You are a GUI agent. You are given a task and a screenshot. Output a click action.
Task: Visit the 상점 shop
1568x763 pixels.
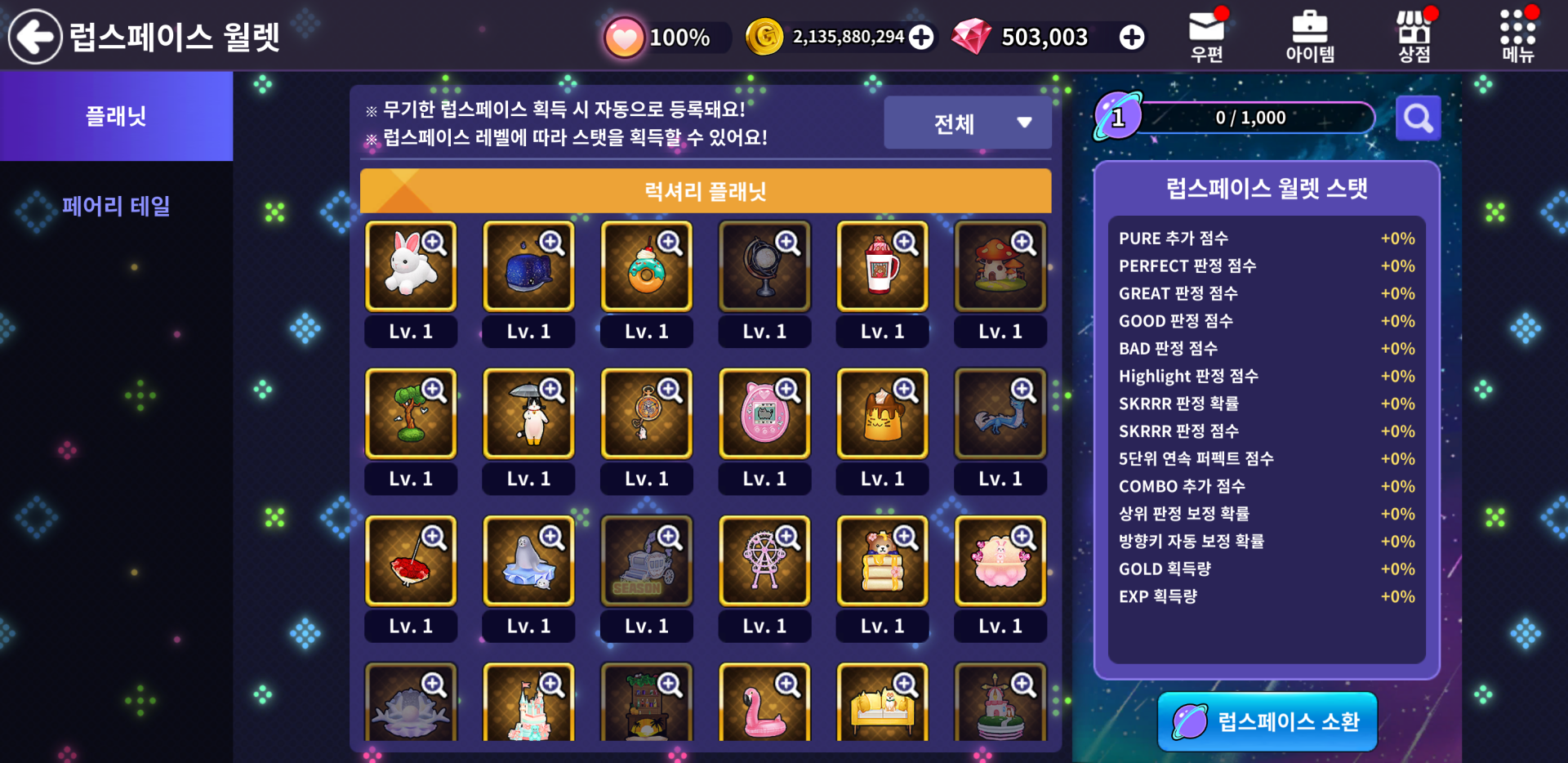pyautogui.click(x=1414, y=37)
